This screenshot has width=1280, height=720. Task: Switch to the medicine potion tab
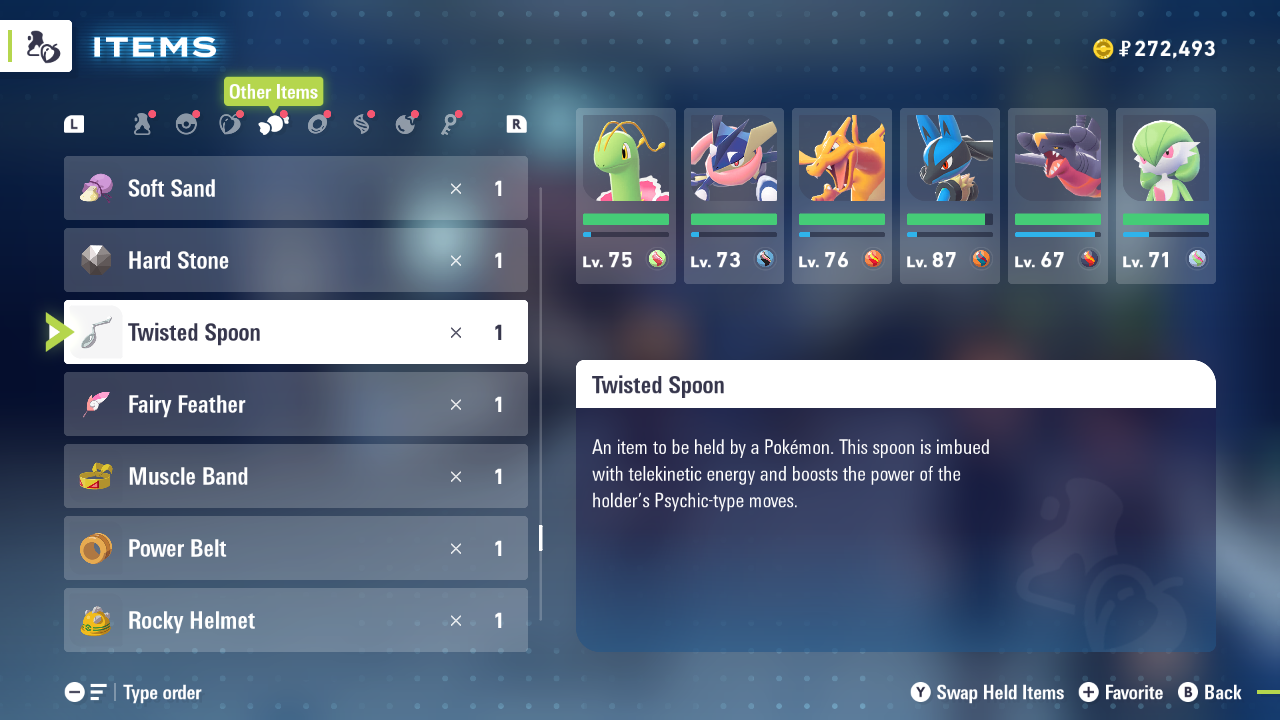click(x=142, y=124)
